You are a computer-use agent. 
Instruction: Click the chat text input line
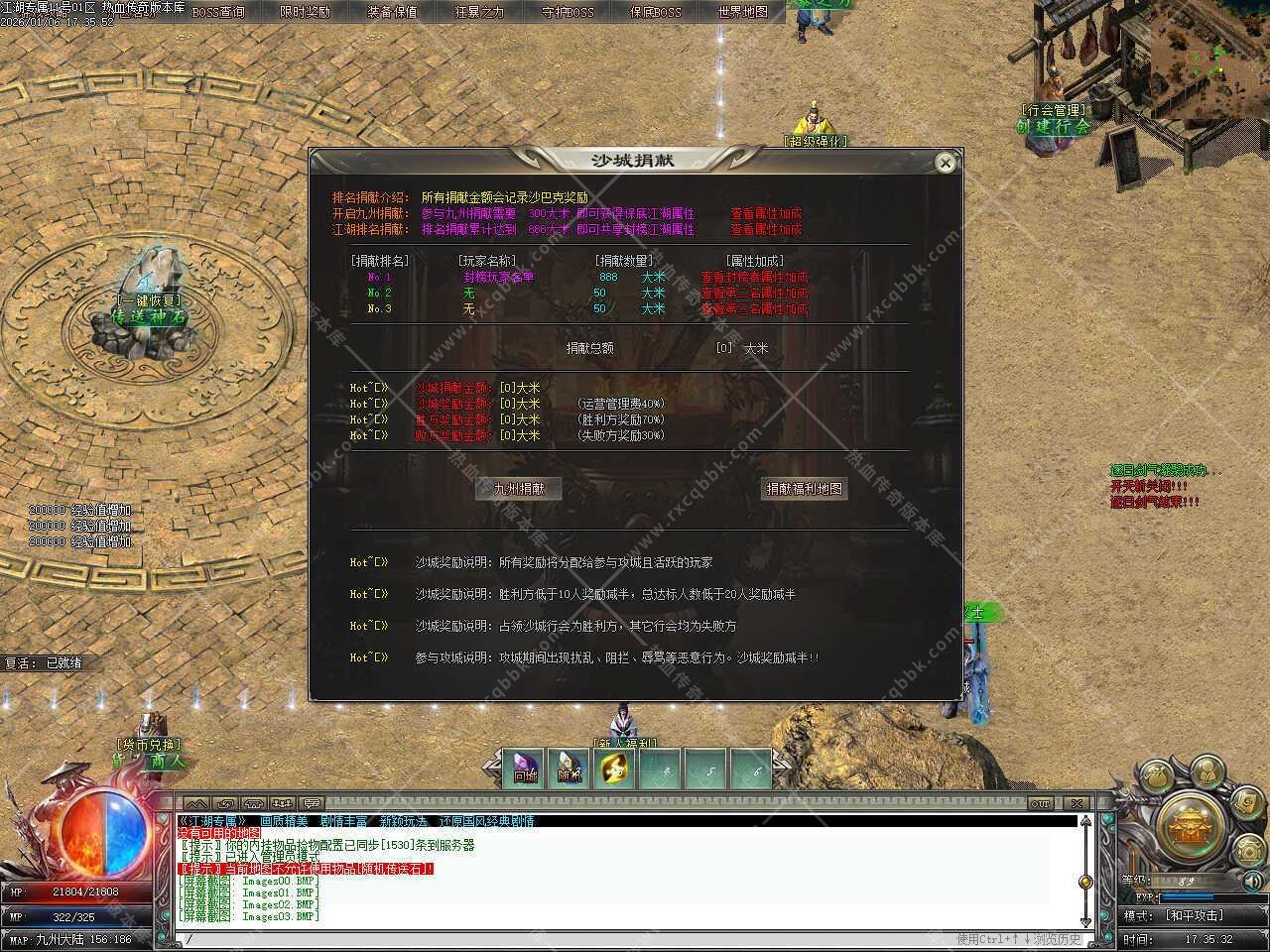click(x=556, y=939)
